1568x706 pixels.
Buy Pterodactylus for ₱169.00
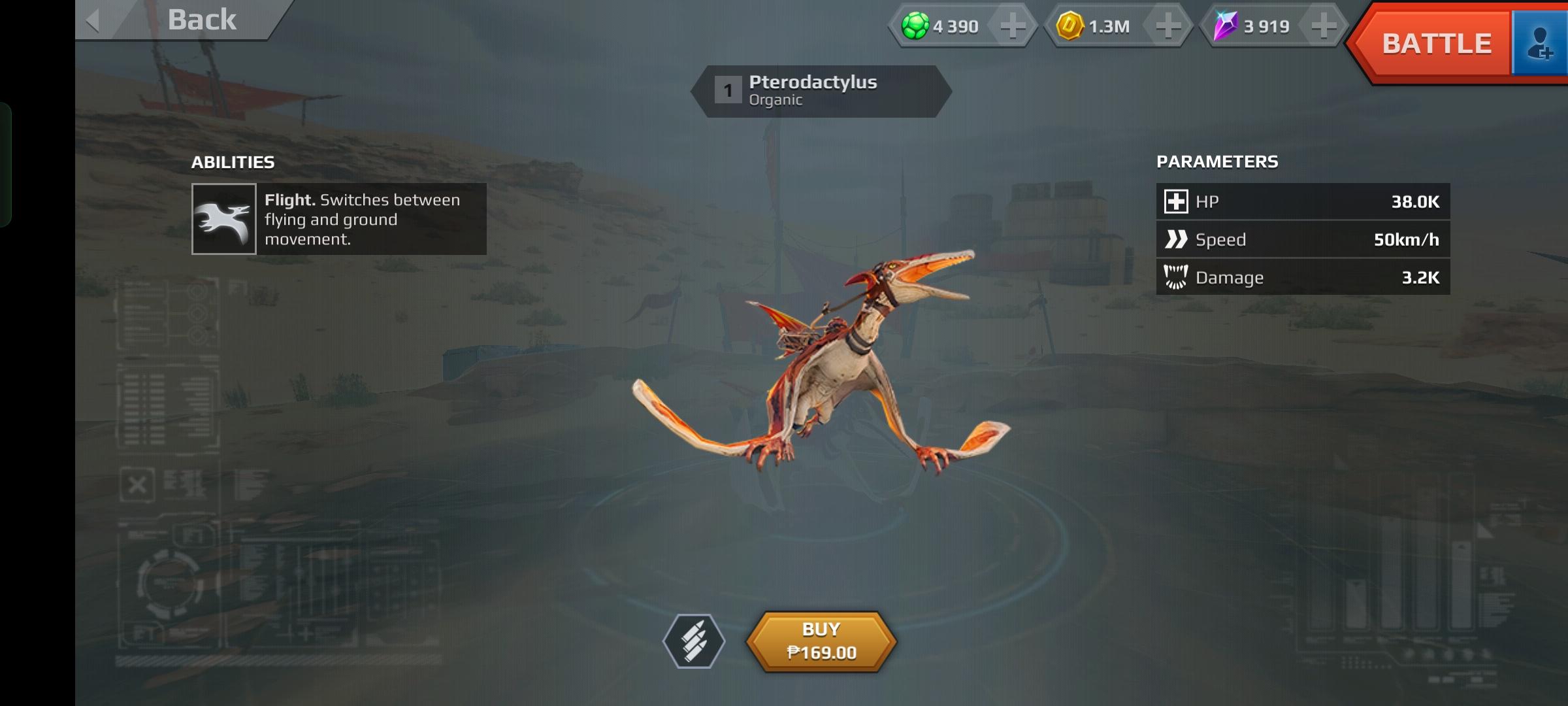point(821,641)
